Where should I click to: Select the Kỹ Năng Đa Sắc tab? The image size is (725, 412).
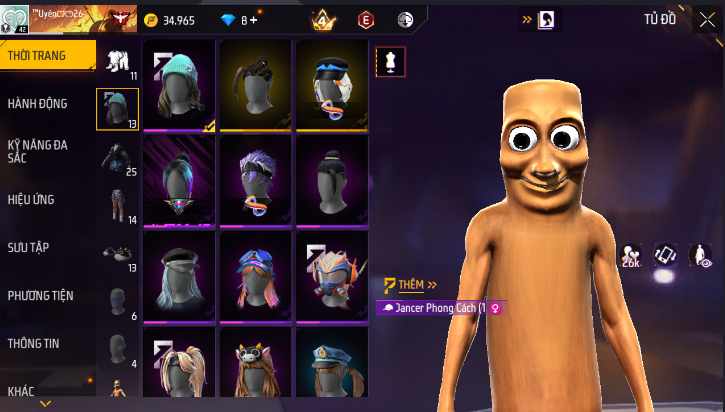(x=47, y=151)
